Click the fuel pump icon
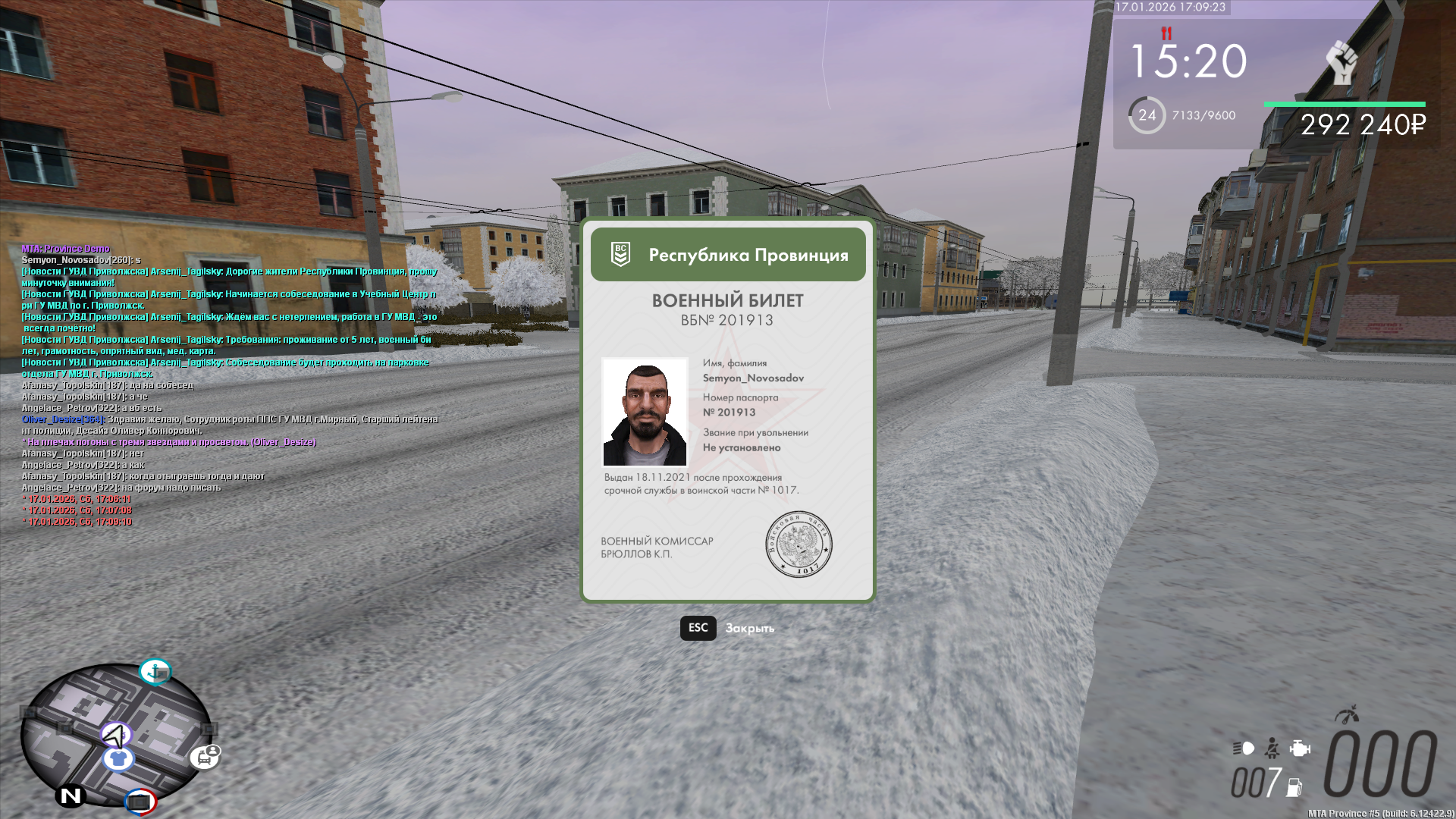1456x819 pixels. click(x=1294, y=787)
